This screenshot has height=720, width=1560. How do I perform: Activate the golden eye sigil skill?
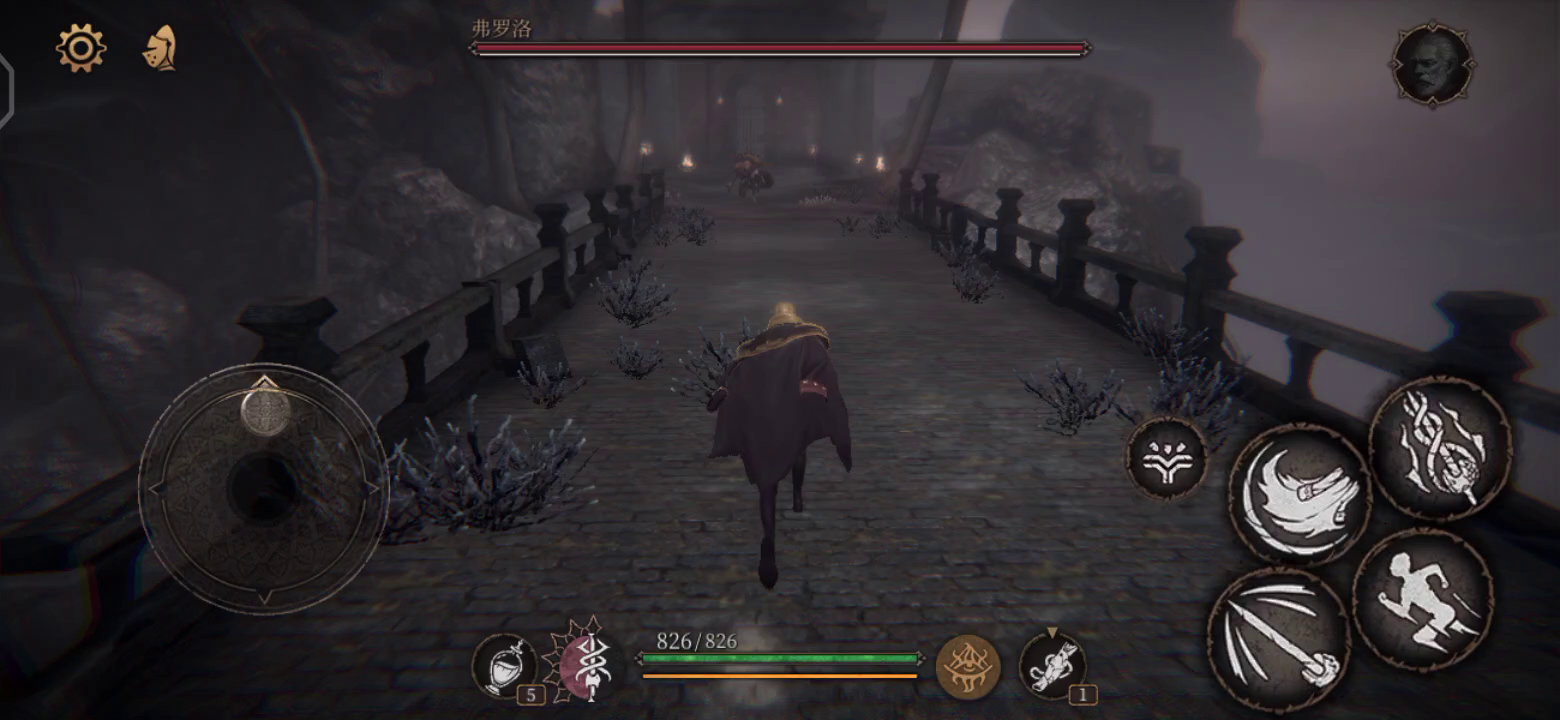point(967,665)
